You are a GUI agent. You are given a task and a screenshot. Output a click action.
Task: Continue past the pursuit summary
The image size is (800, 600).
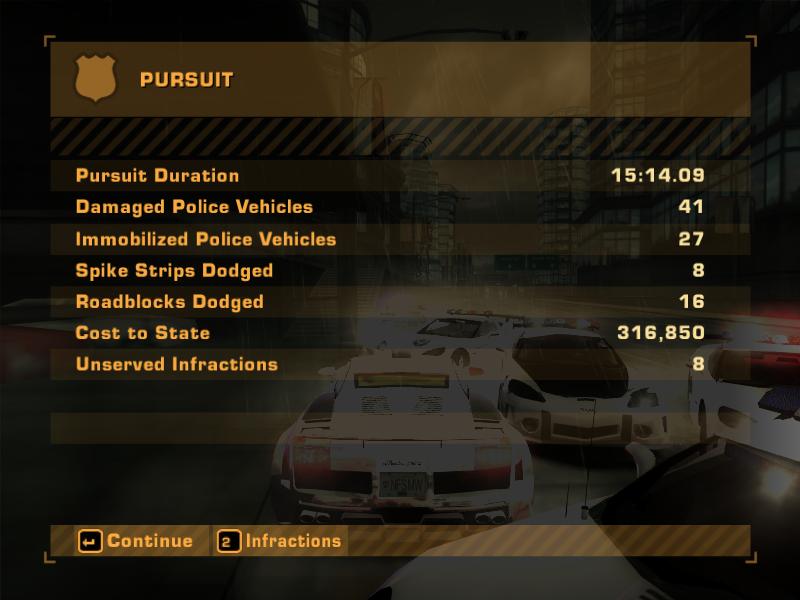[x=137, y=541]
